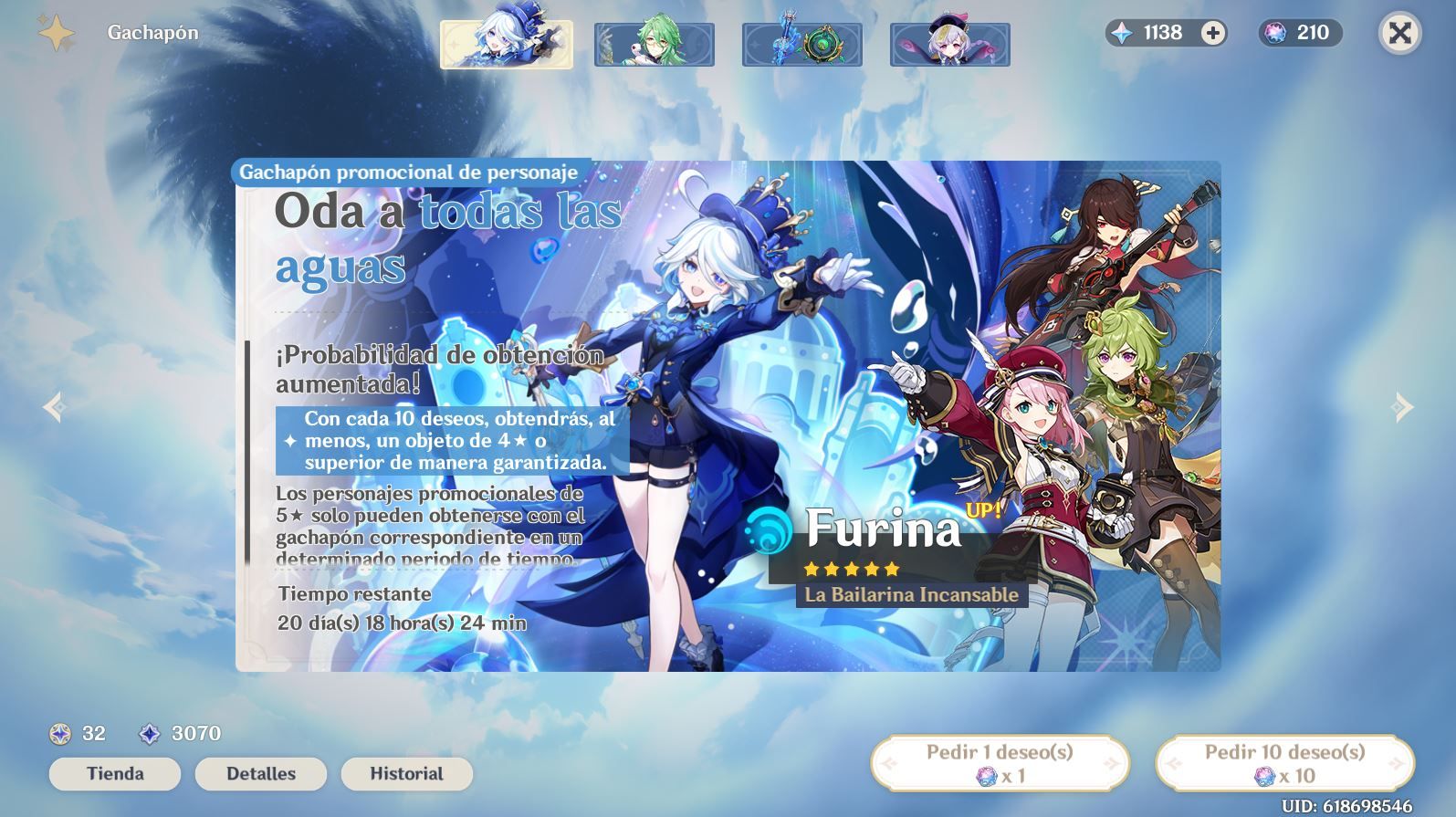This screenshot has height=817, width=1456.
Task: Switch to the Furina character banner thumbnail
Action: [x=506, y=43]
